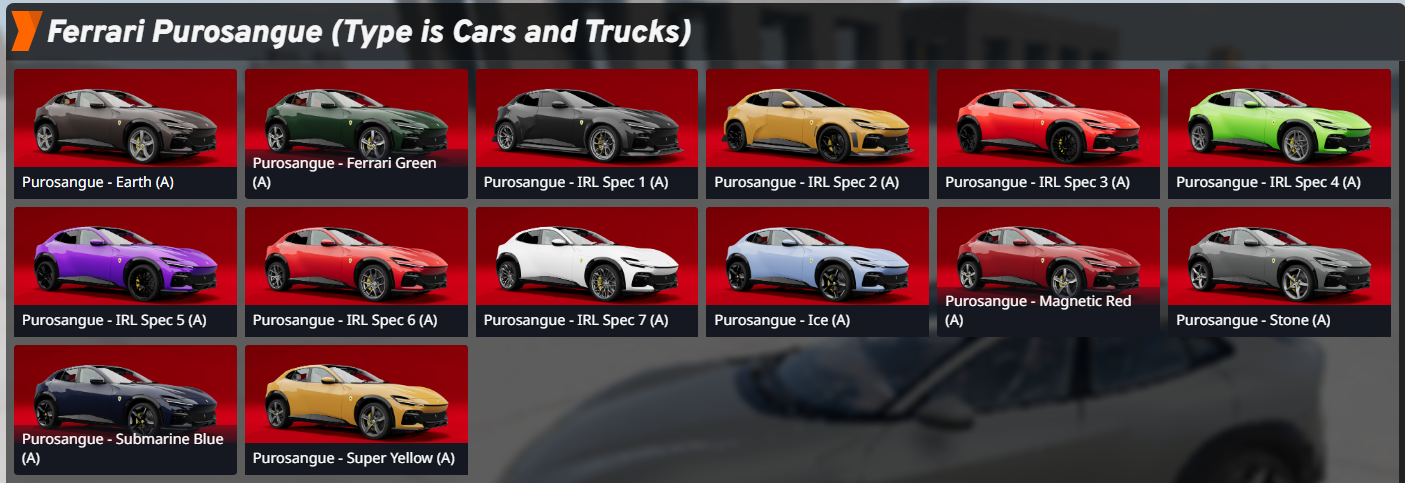The width and height of the screenshot is (1405, 483).
Task: Pick the Purosangue IRL Spec 1 tile
Action: tap(587, 132)
